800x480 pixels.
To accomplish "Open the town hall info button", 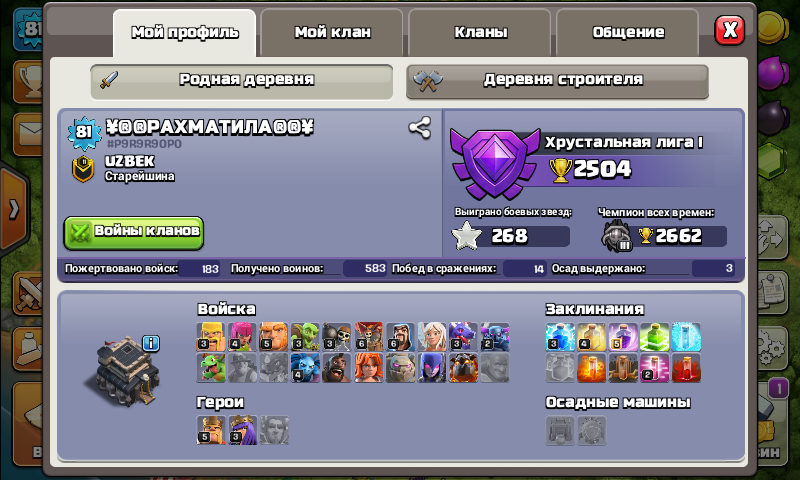I will coord(151,343).
